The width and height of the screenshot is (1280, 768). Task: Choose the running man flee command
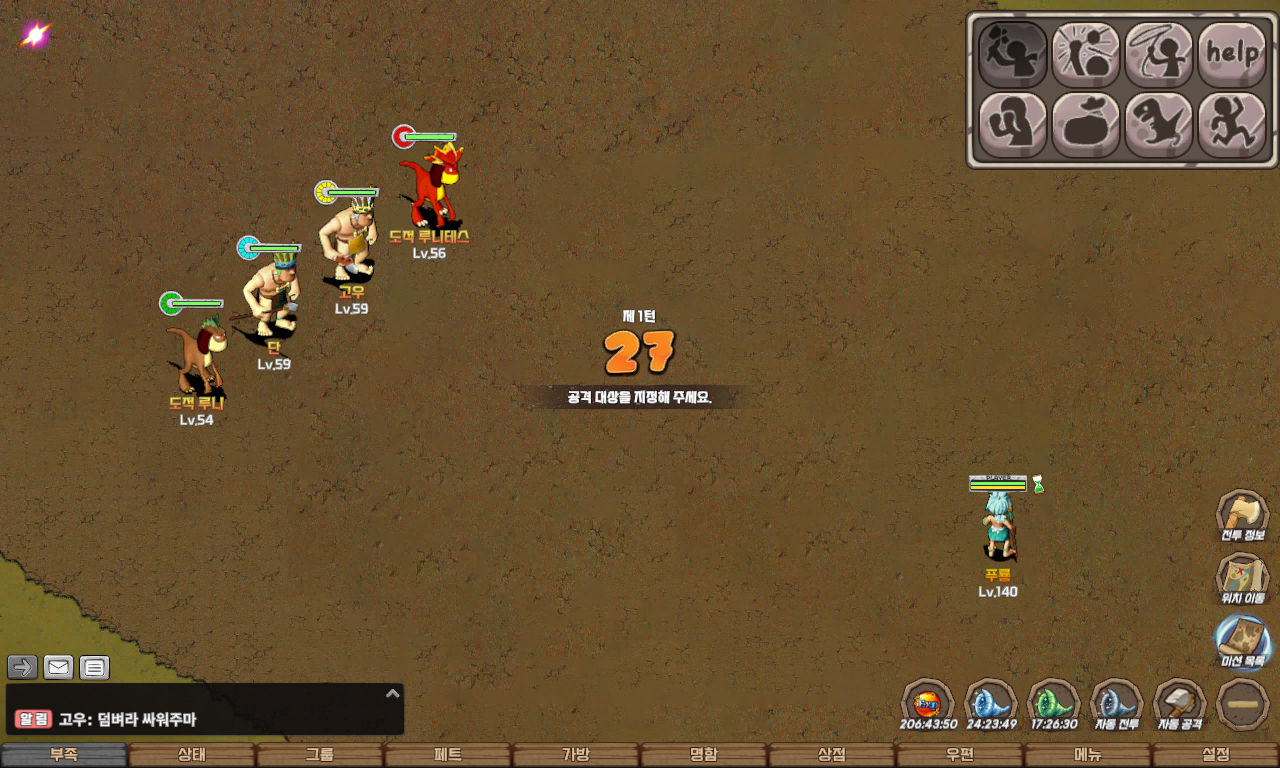tap(1232, 125)
